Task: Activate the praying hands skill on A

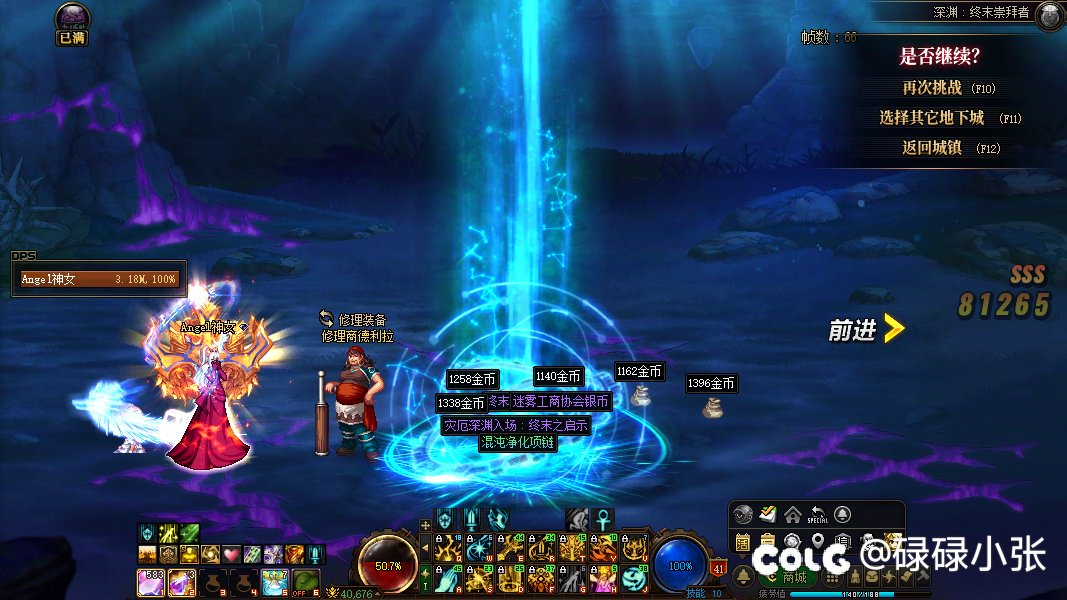Action: (449, 578)
